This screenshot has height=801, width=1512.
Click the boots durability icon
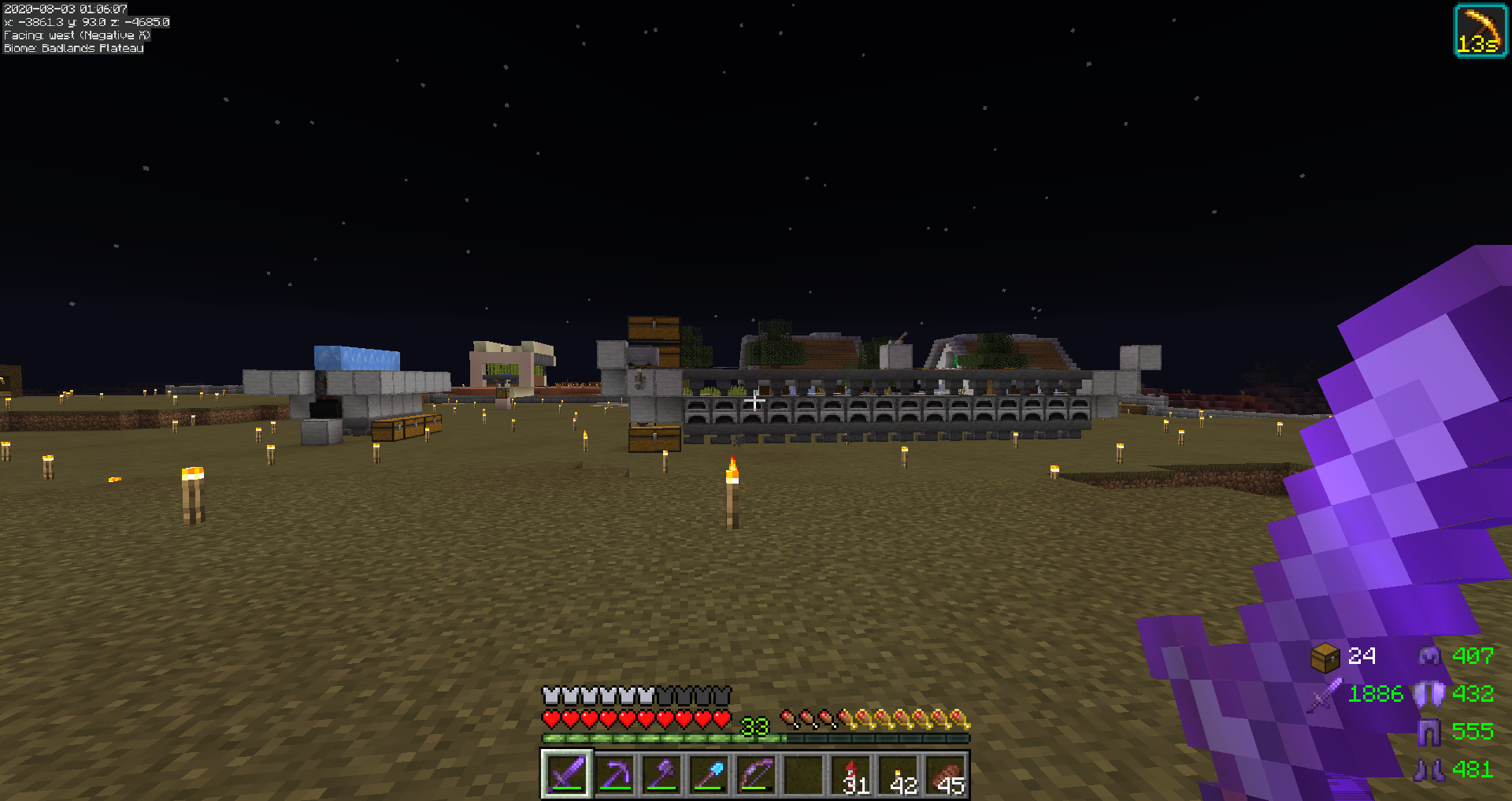(x=1429, y=769)
